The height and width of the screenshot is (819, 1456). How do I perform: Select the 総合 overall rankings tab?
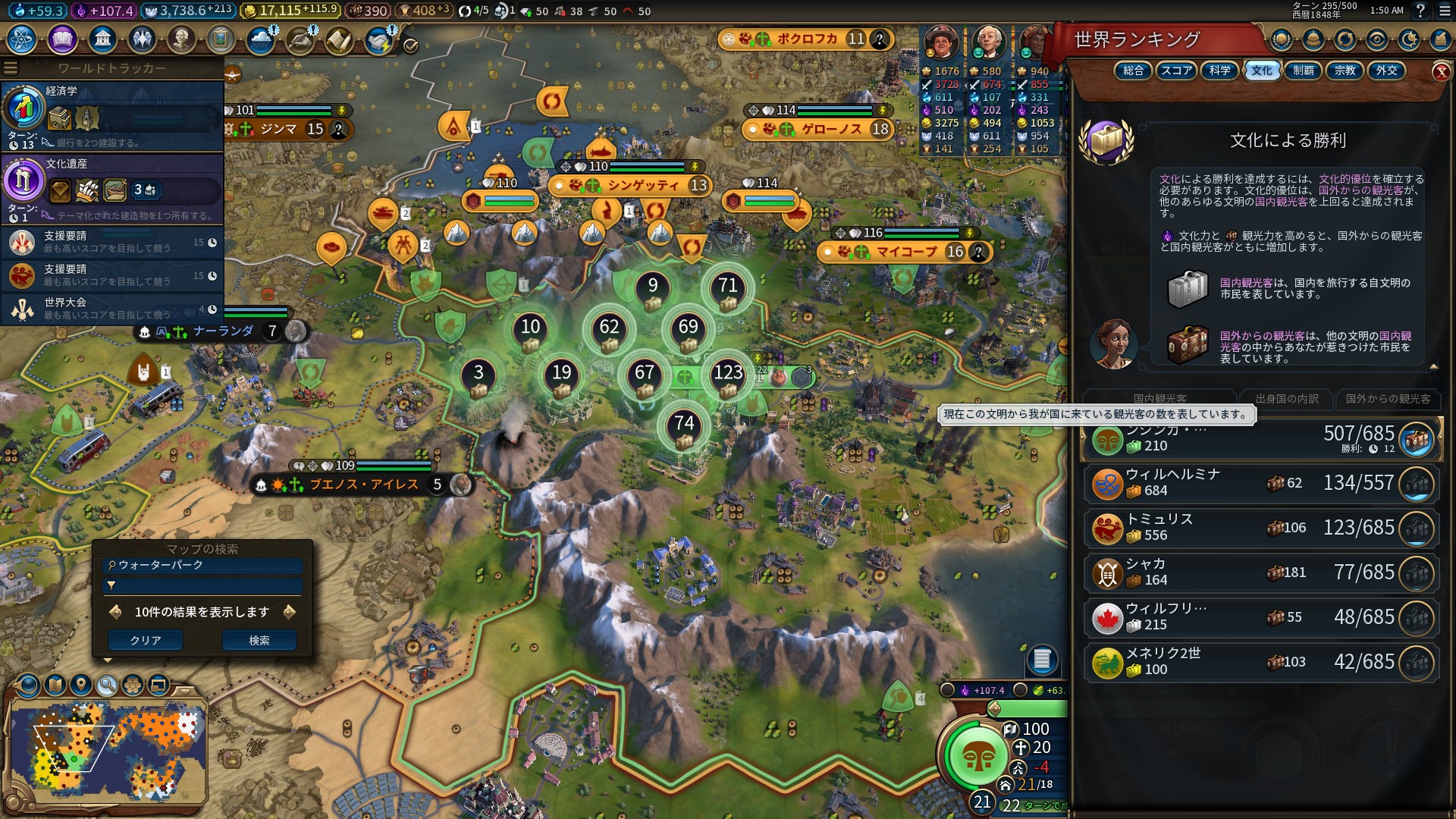coord(1133,71)
